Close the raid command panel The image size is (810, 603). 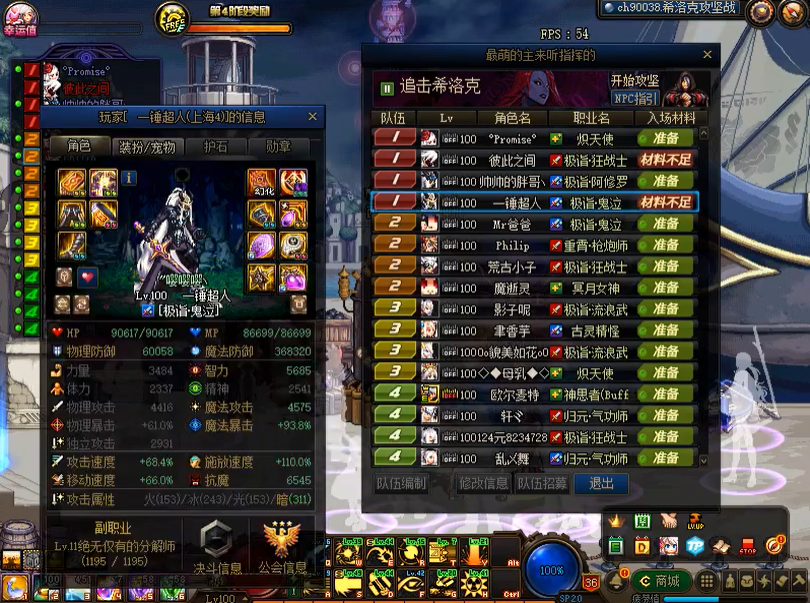pyautogui.click(x=707, y=55)
